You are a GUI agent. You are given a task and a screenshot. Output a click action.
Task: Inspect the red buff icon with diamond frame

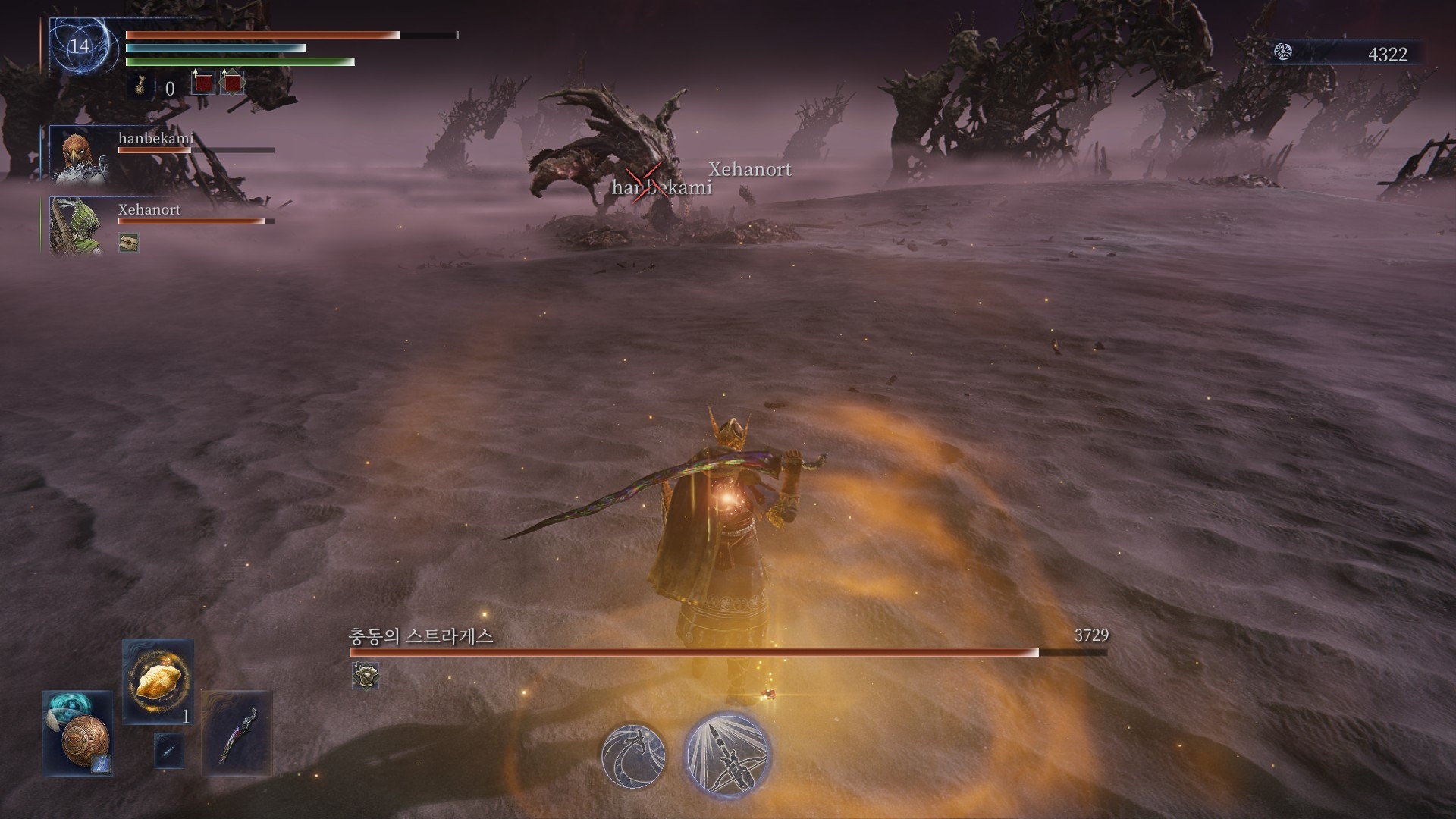(232, 82)
